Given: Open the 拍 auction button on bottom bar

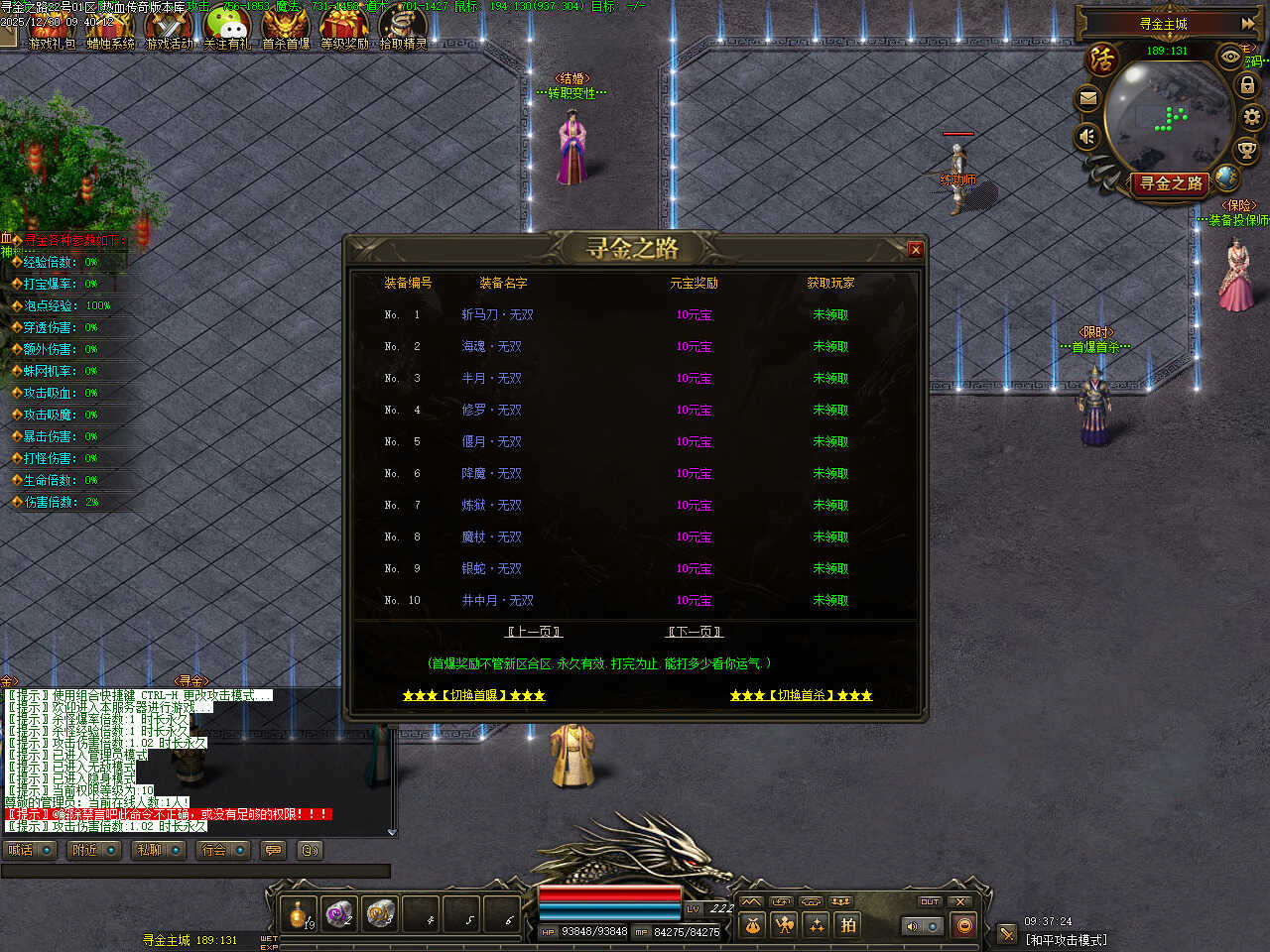Looking at the screenshot, I should coord(848,925).
